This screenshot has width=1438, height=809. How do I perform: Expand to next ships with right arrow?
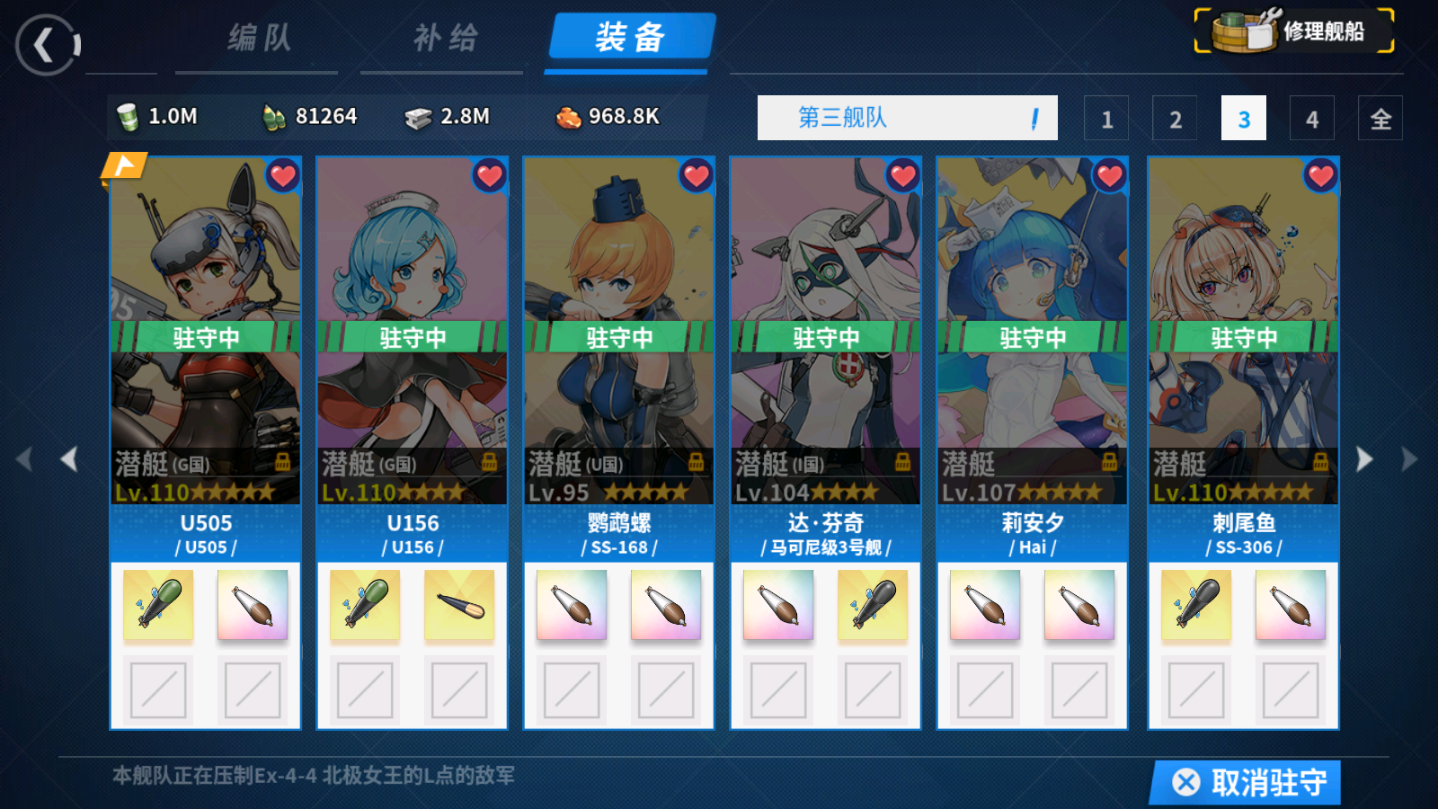1364,457
